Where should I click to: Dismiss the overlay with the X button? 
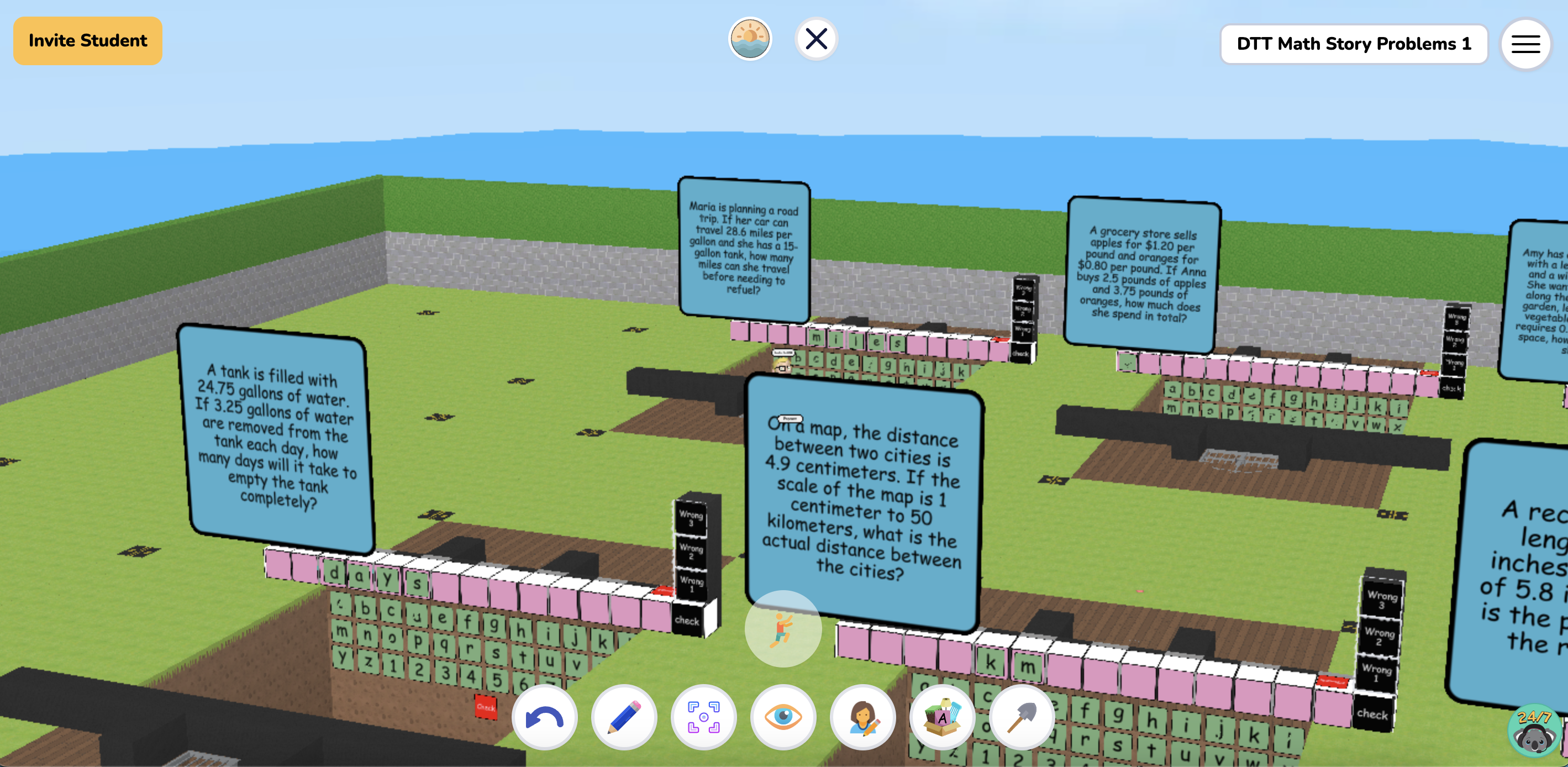click(816, 38)
